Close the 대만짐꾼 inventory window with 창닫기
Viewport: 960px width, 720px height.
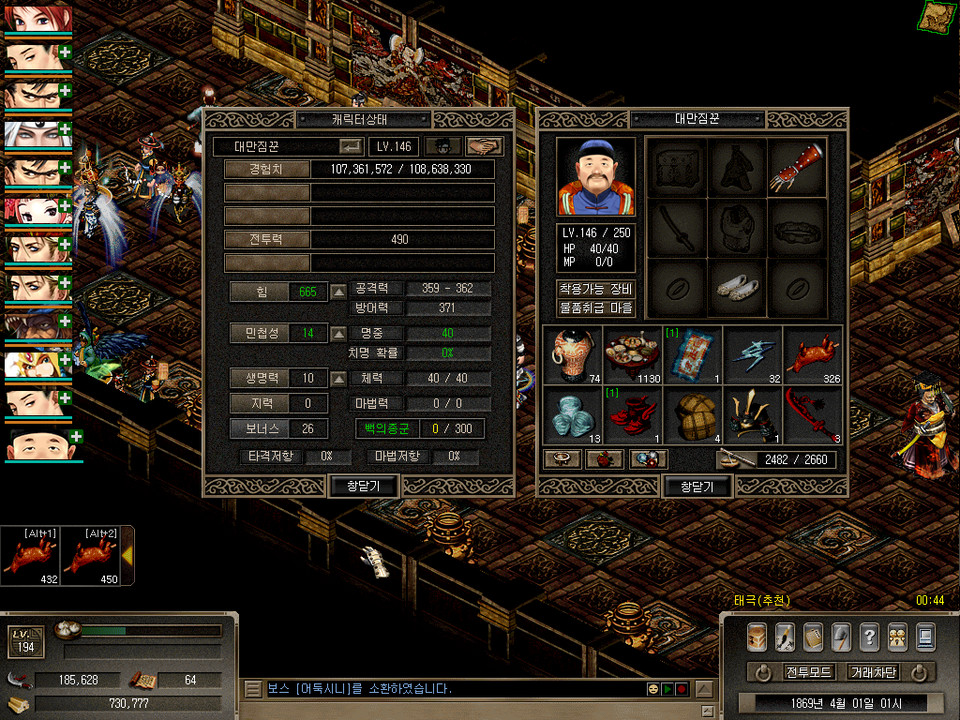(x=698, y=486)
